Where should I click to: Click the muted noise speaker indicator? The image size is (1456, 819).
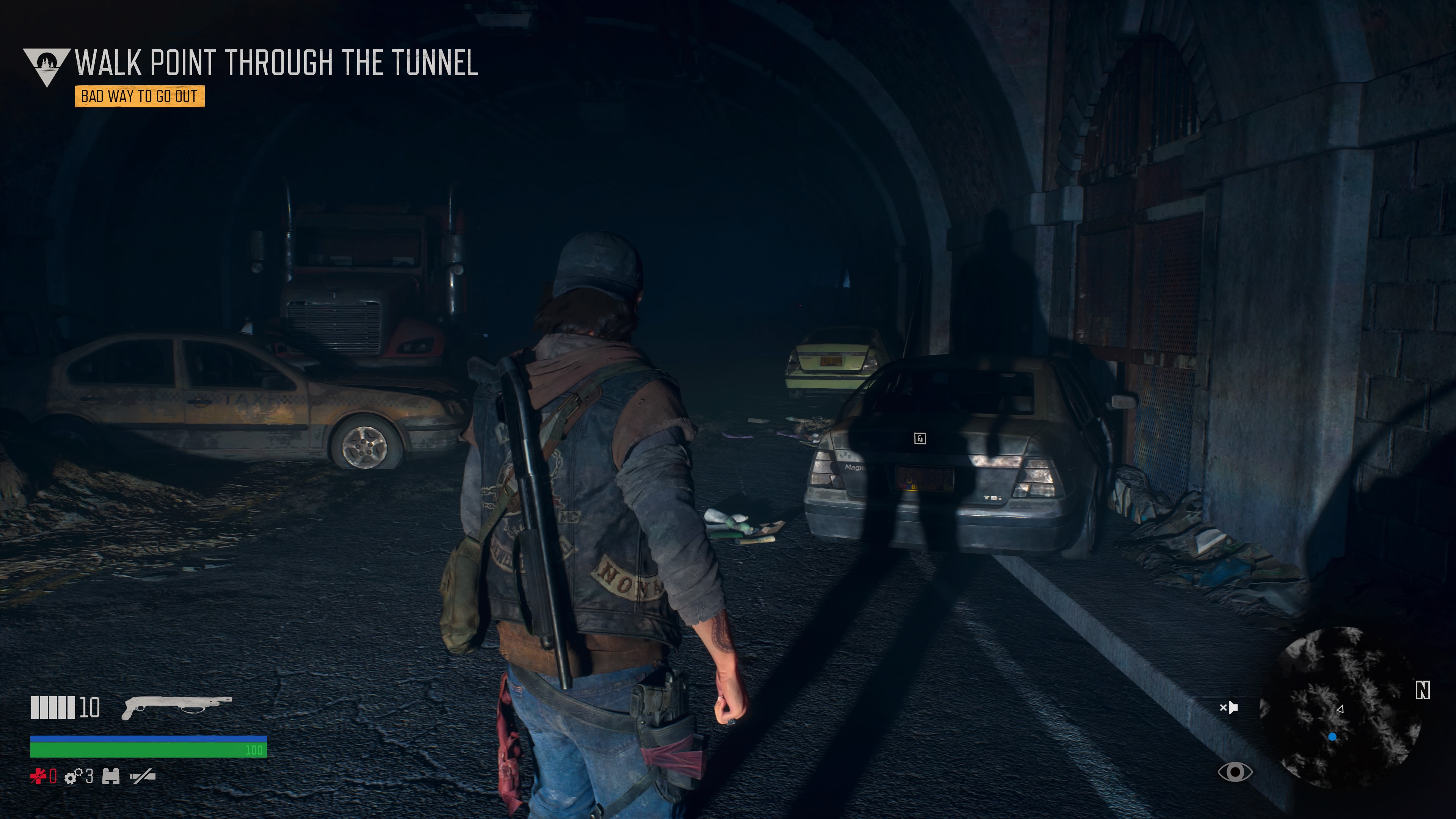[x=1229, y=707]
